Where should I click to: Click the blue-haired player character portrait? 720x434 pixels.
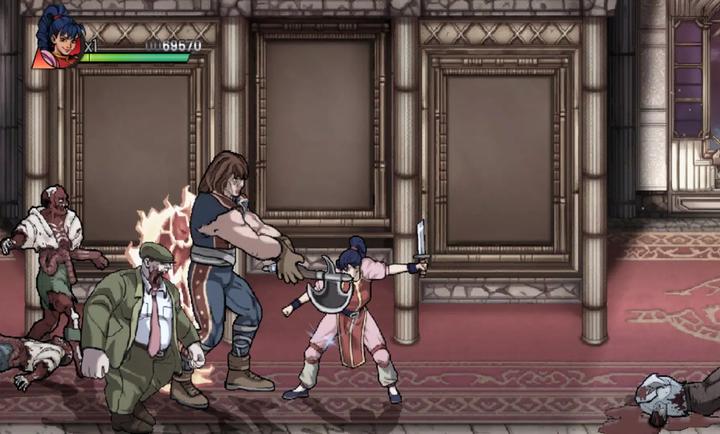coord(56,38)
